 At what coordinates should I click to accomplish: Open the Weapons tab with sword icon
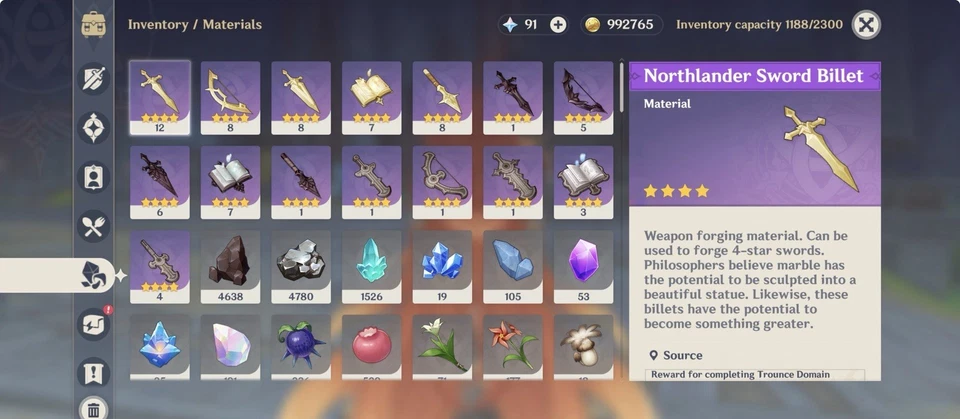[94, 76]
